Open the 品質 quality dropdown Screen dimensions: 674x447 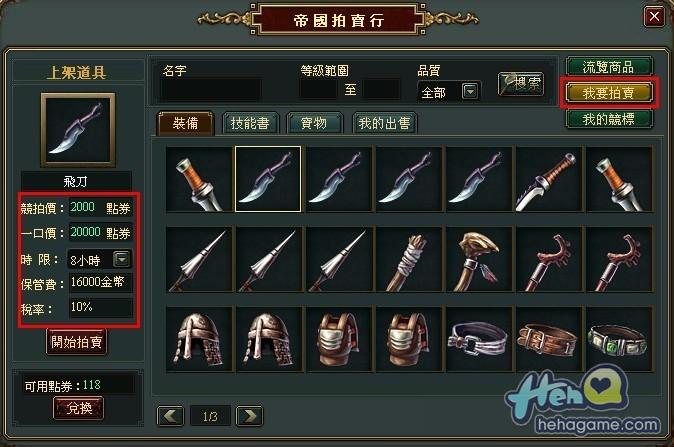[x=470, y=92]
